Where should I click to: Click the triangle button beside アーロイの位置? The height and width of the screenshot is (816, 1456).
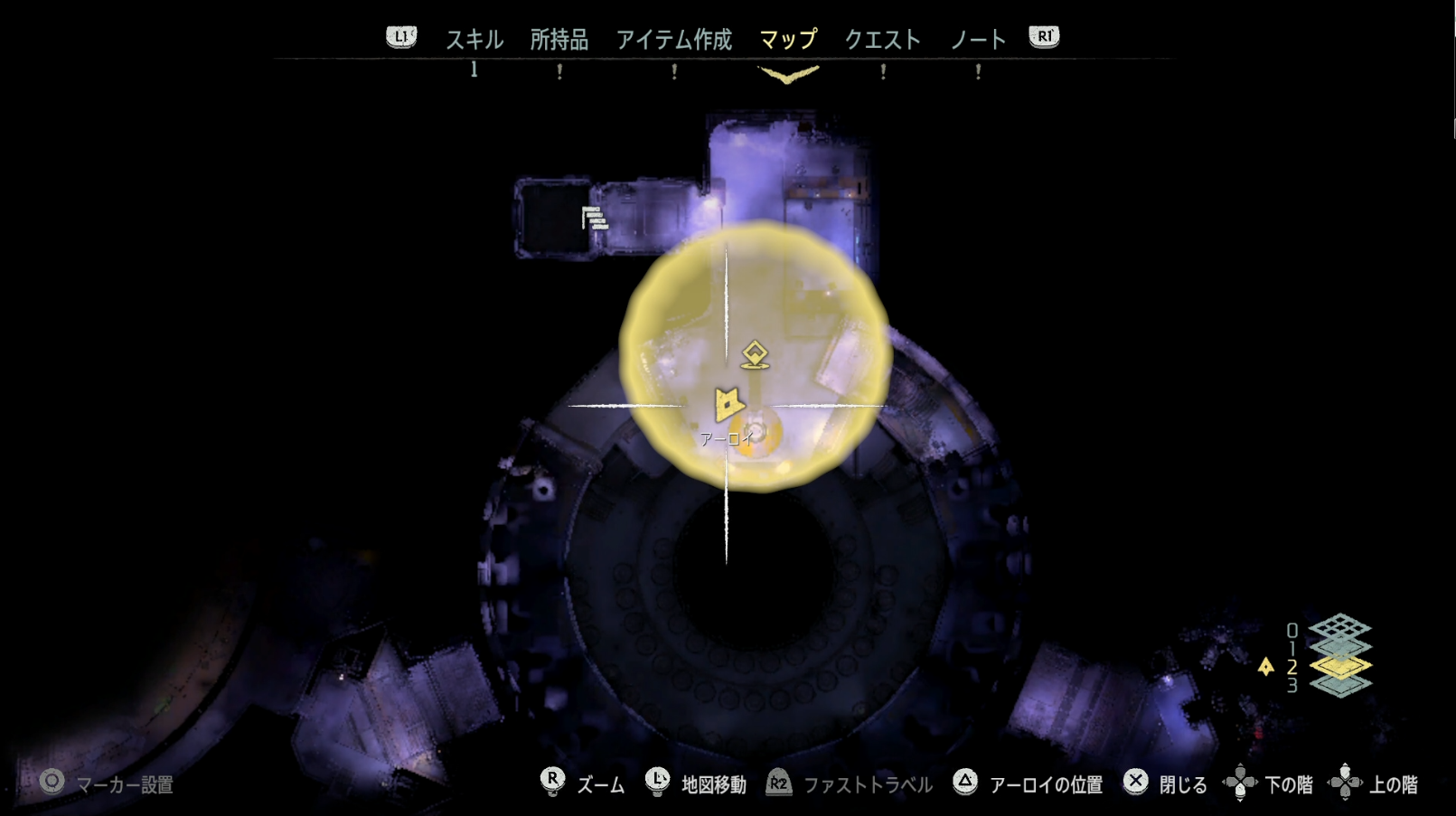(965, 784)
